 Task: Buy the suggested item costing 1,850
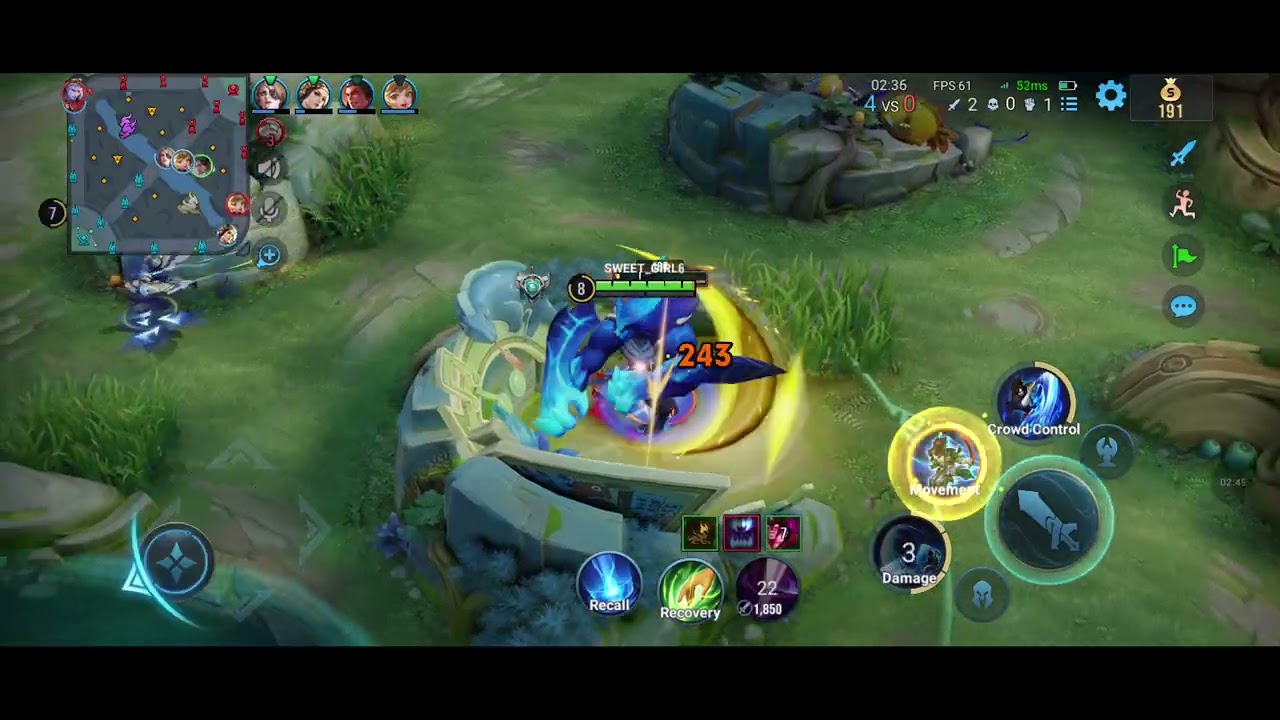tap(767, 589)
